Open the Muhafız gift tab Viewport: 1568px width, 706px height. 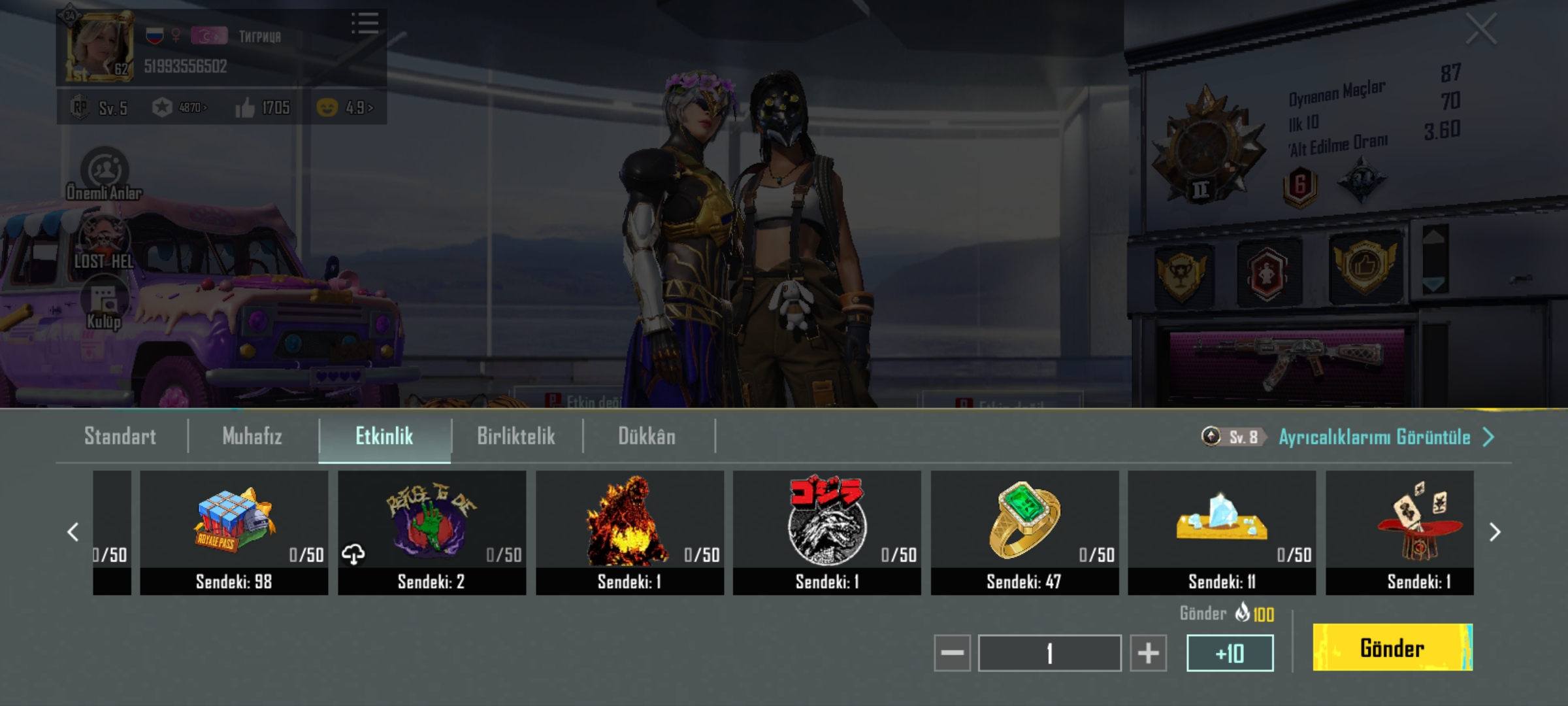252,436
